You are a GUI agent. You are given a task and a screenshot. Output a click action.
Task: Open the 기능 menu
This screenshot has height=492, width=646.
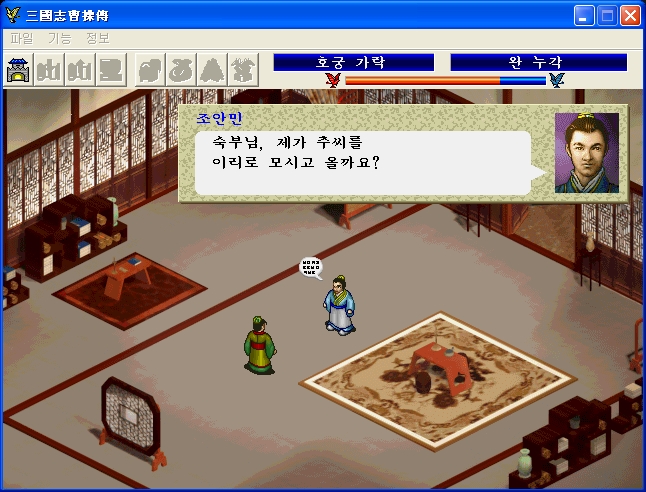click(x=59, y=38)
